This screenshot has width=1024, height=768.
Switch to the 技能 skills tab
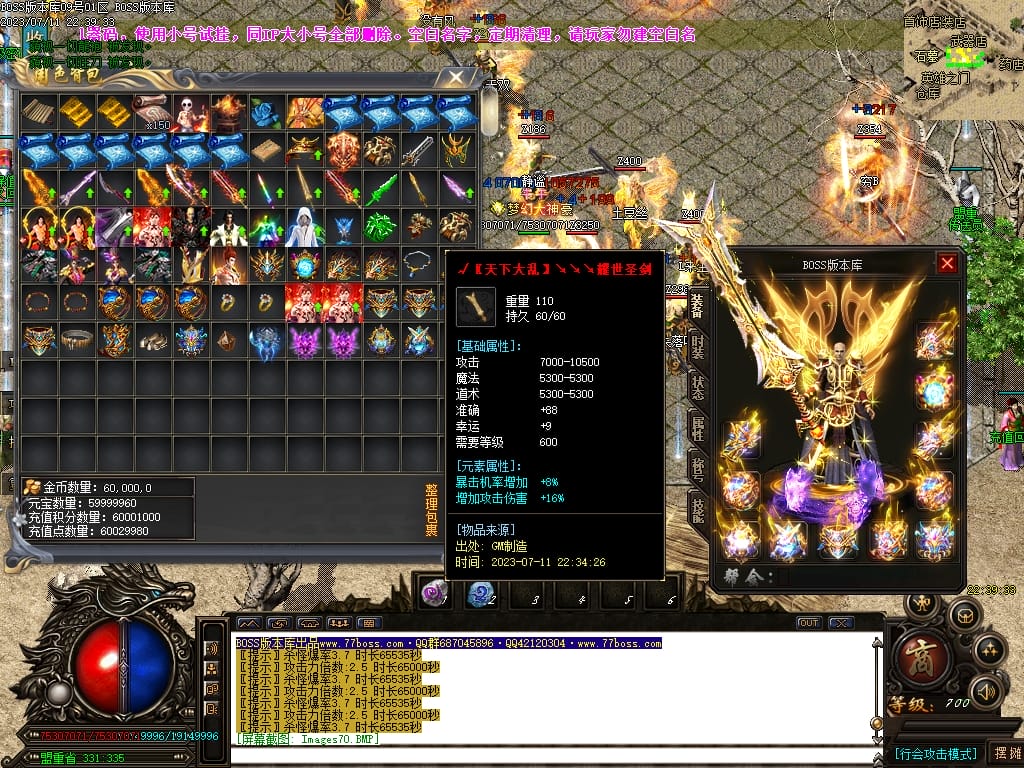[x=698, y=510]
